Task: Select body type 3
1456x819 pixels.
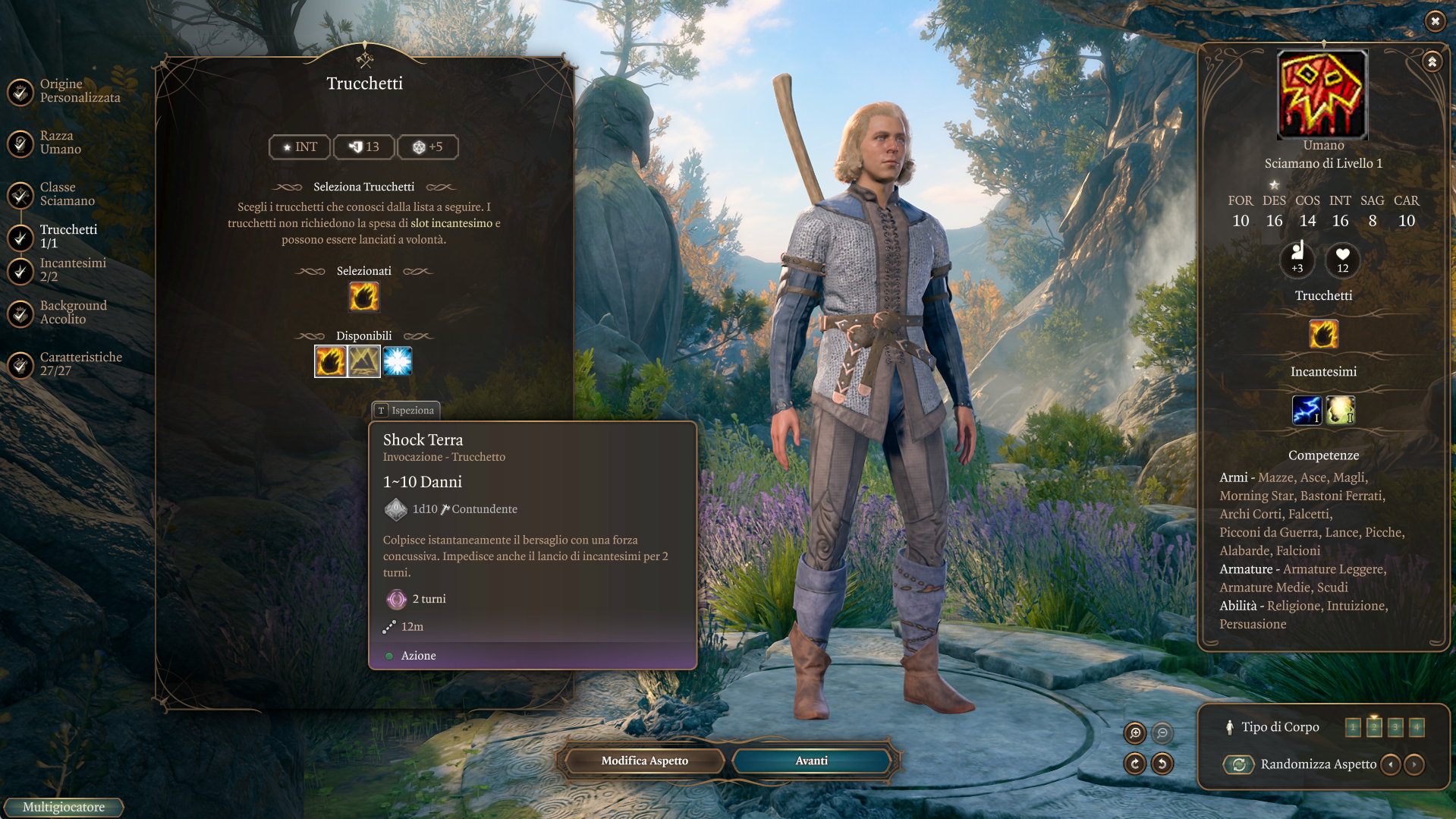Action: point(1395,727)
